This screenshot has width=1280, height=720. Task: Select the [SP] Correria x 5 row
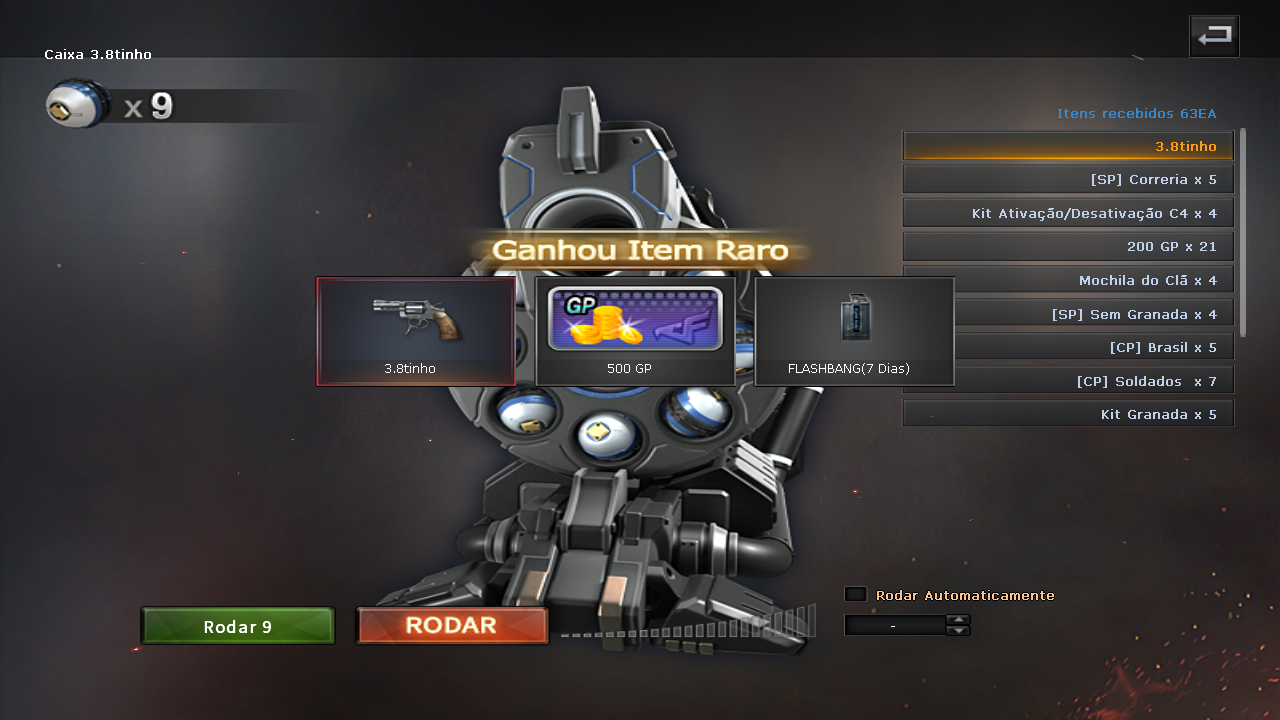tap(1068, 180)
